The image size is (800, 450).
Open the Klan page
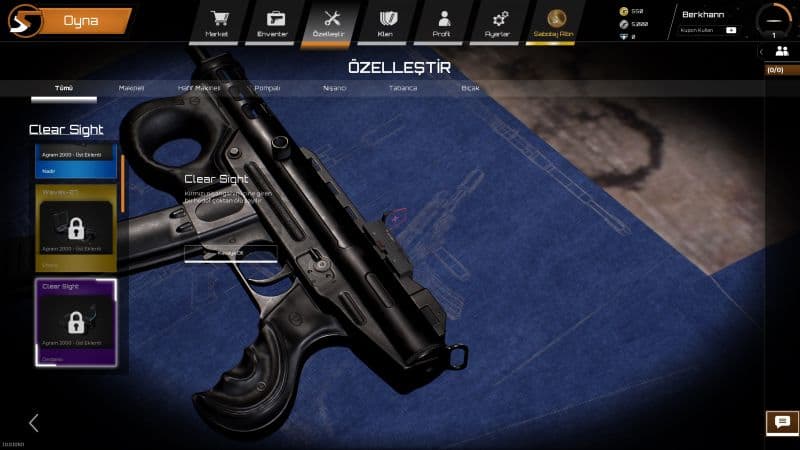(x=385, y=21)
